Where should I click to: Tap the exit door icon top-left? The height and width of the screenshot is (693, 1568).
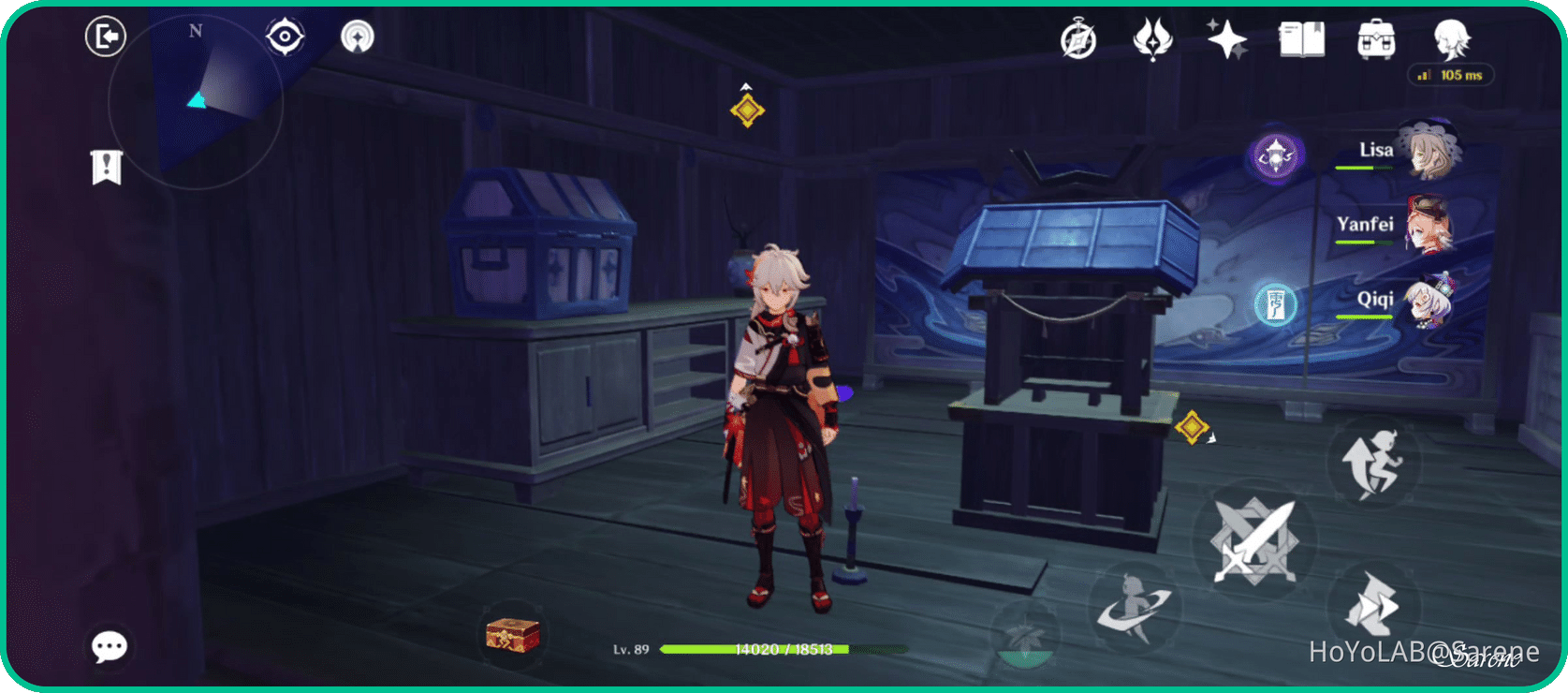pyautogui.click(x=106, y=36)
